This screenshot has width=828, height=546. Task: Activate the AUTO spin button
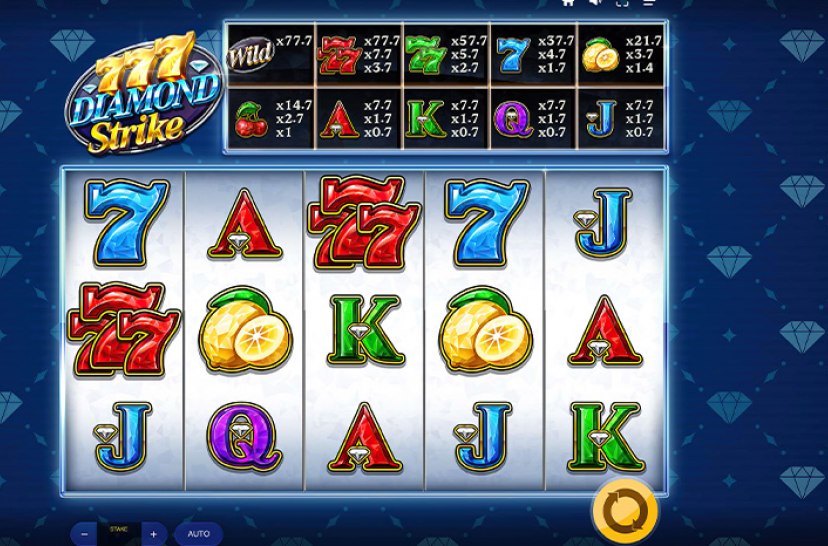[x=198, y=534]
